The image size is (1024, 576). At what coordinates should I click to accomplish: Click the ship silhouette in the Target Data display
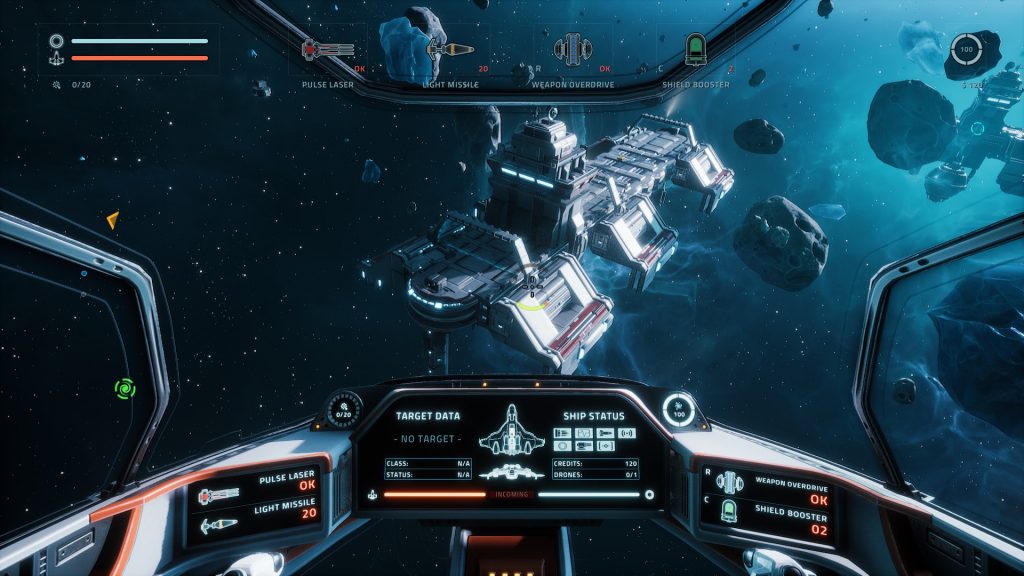click(513, 432)
